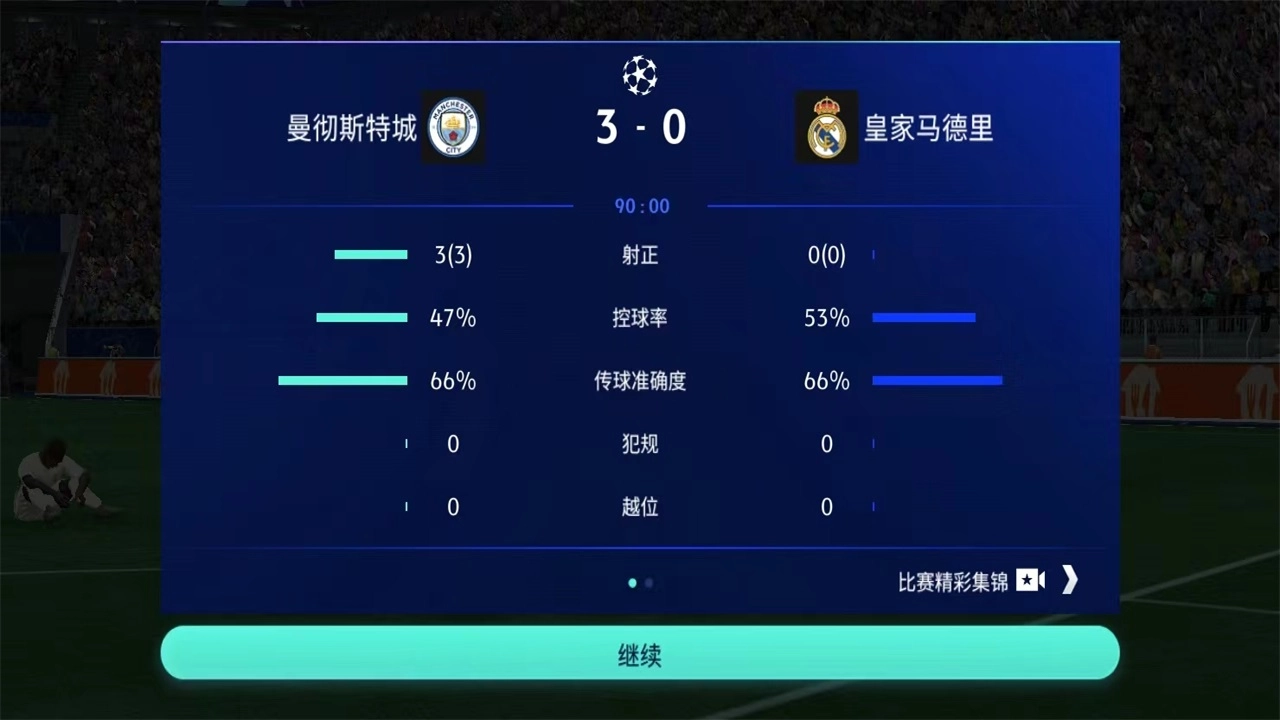Click the 犯规 fouls stat label
The image size is (1280, 720).
tap(639, 444)
